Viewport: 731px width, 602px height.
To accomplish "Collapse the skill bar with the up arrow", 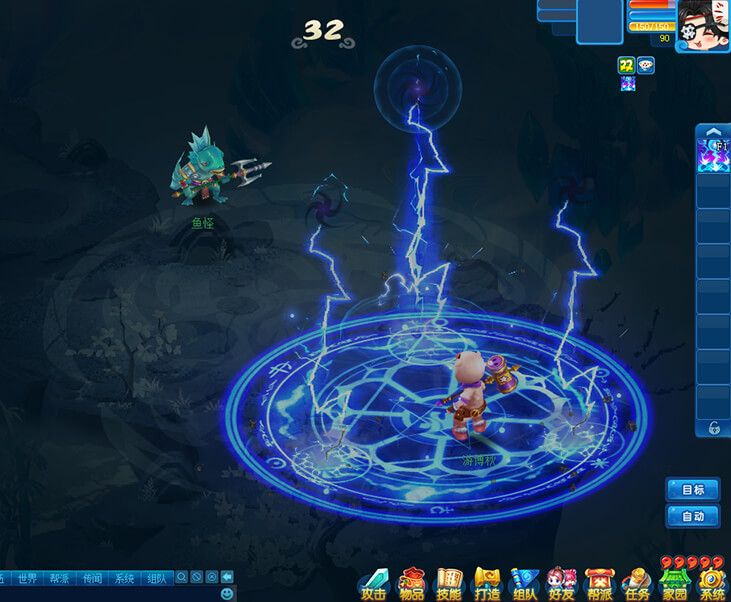I will 713,131.
